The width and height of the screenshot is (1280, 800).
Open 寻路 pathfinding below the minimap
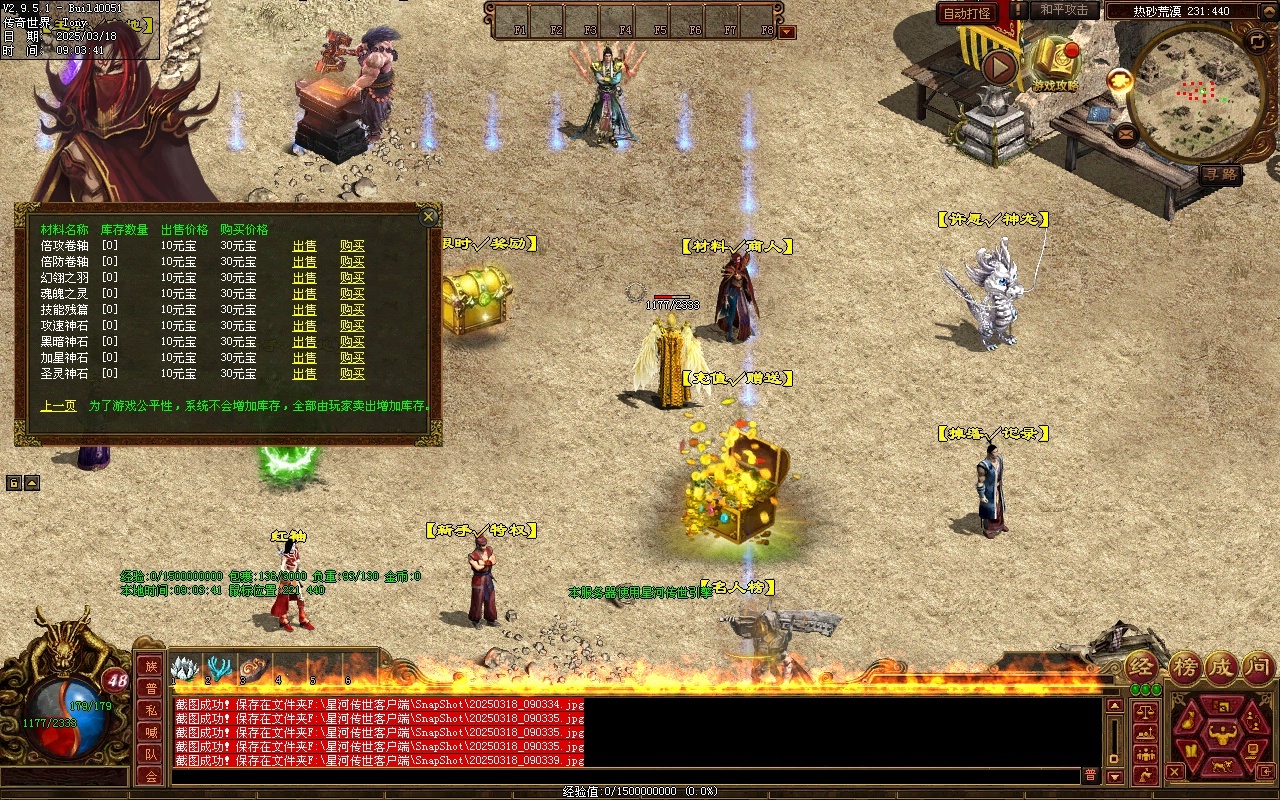(x=1220, y=174)
